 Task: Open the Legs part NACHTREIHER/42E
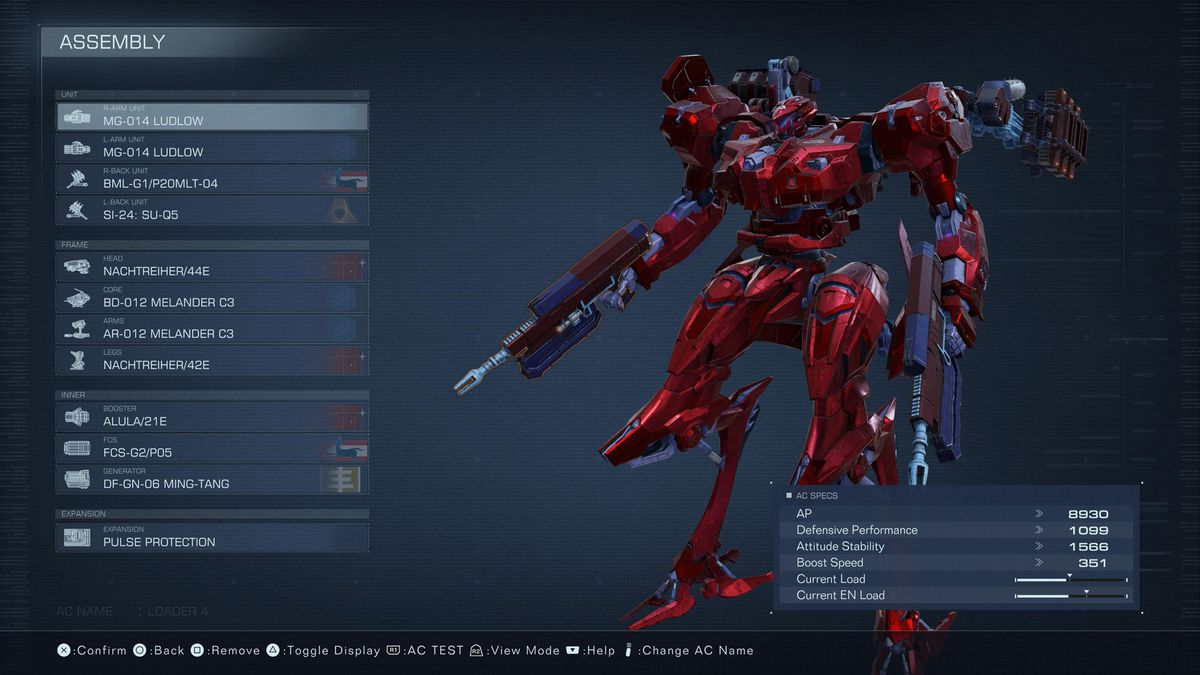tap(212, 360)
